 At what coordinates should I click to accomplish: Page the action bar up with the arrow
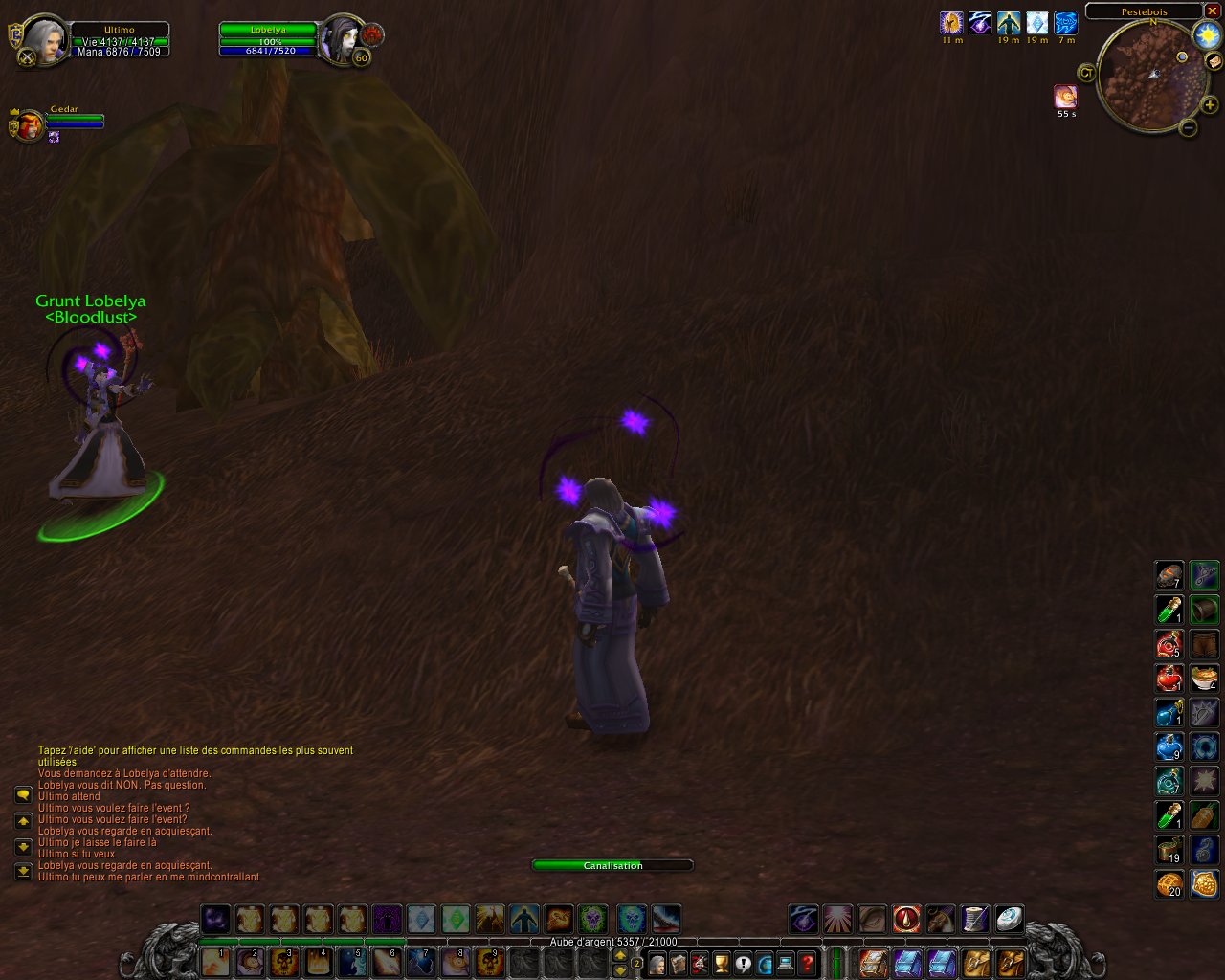620,955
